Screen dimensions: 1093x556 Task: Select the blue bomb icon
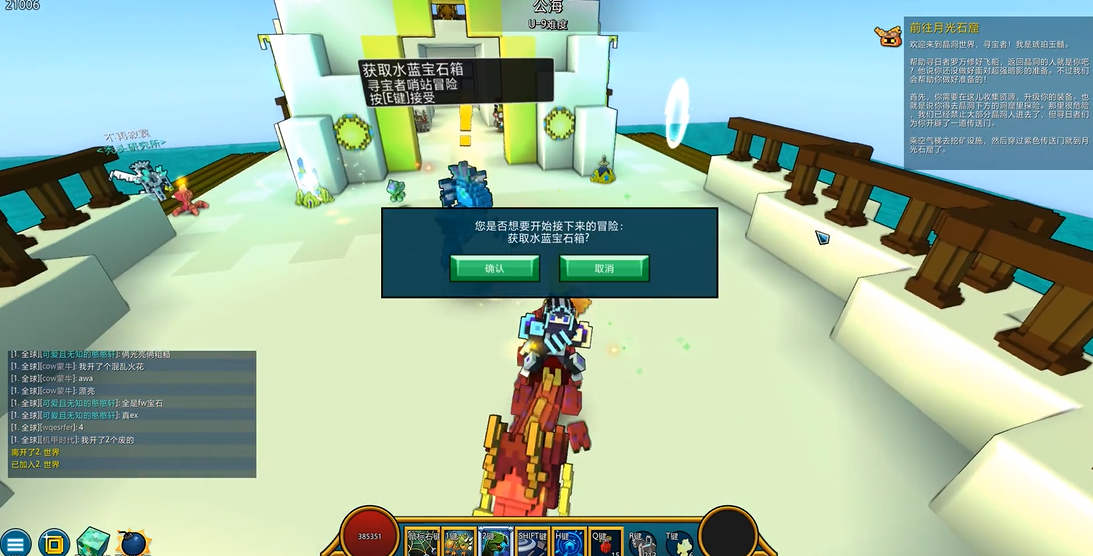(133, 543)
